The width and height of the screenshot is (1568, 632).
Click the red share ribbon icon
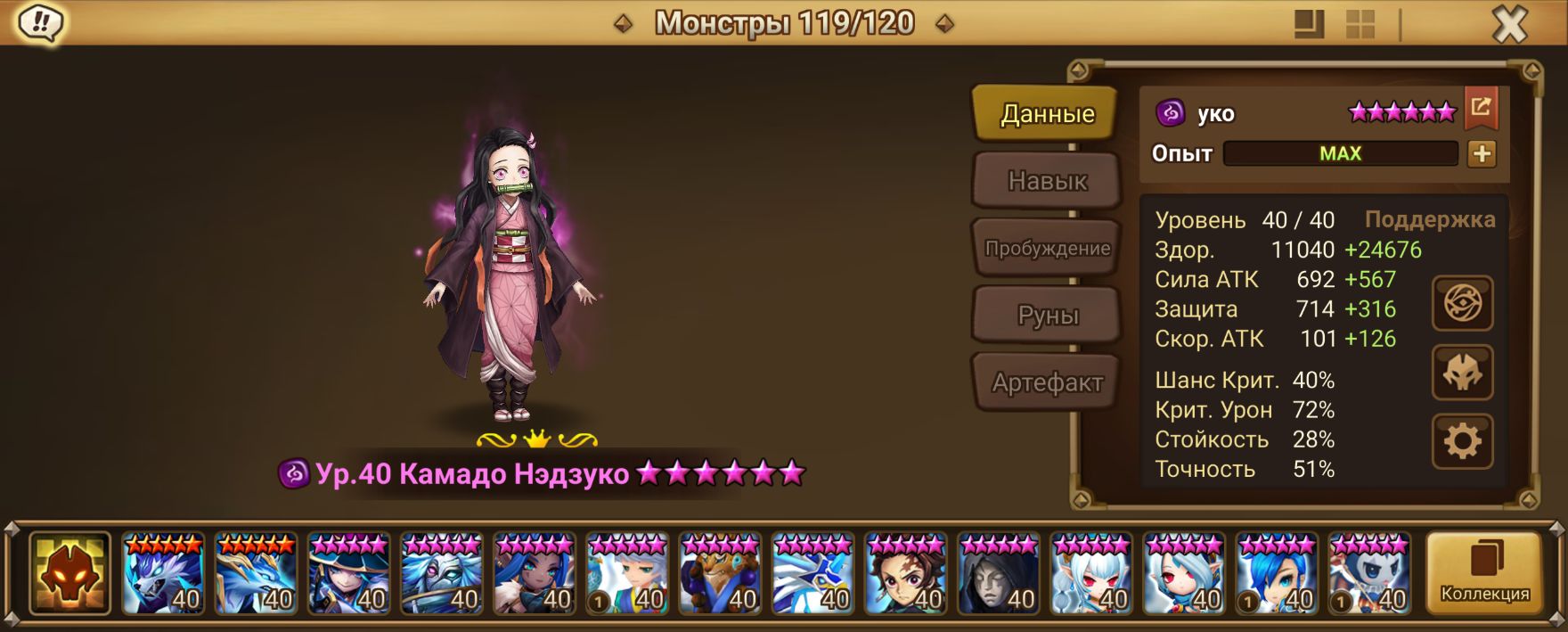[1481, 108]
